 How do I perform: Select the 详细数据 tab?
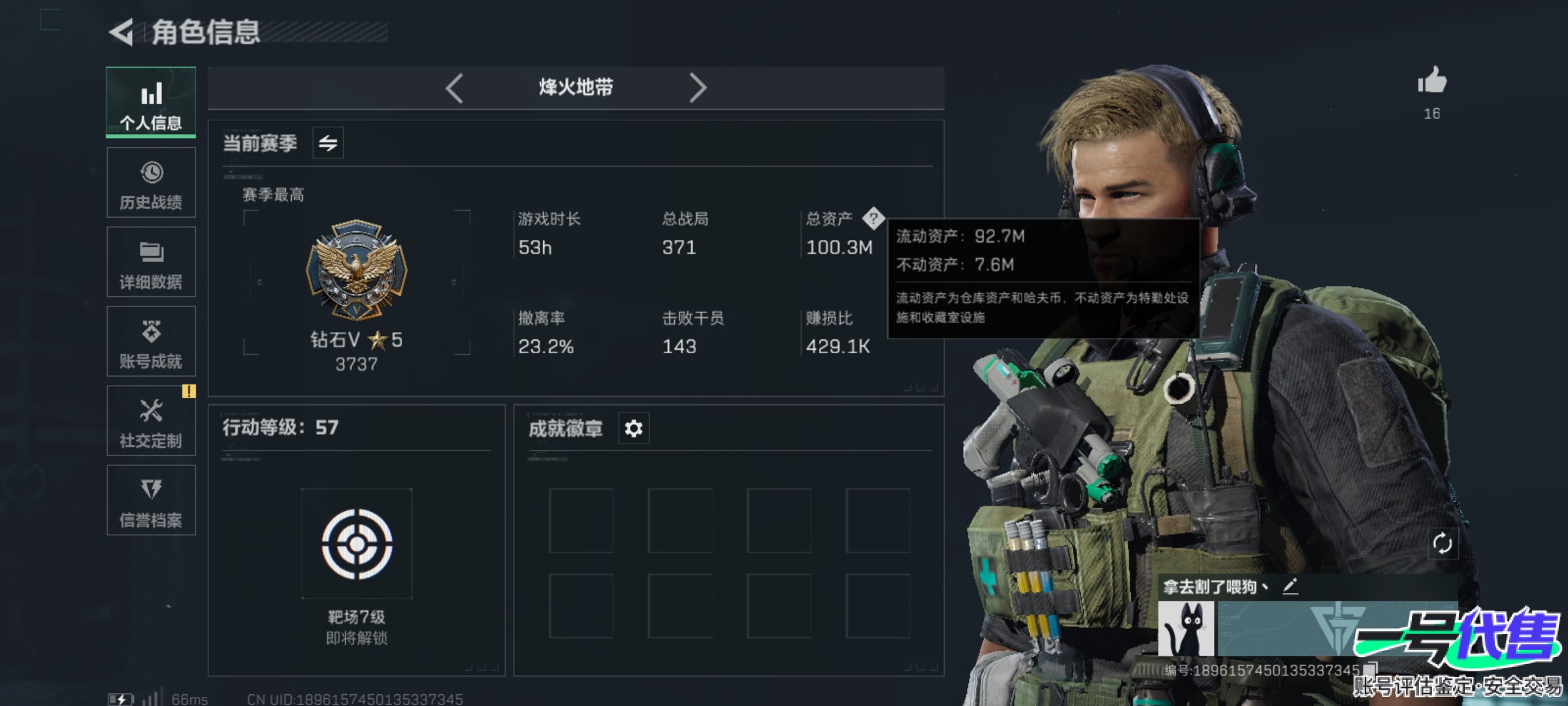point(151,262)
